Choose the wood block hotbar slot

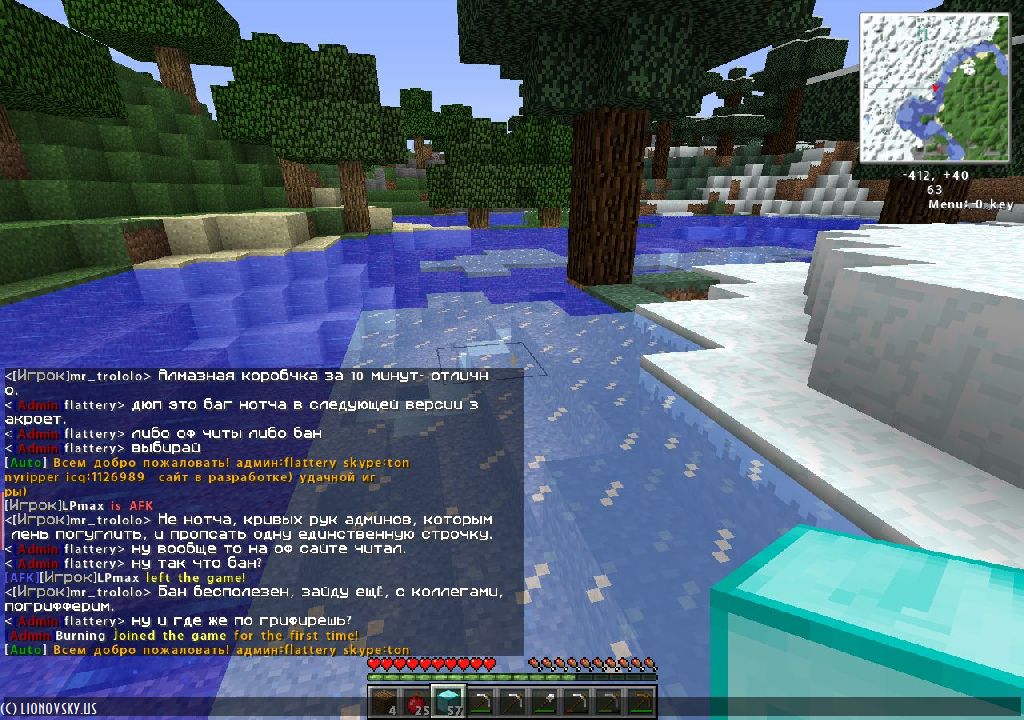click(383, 702)
